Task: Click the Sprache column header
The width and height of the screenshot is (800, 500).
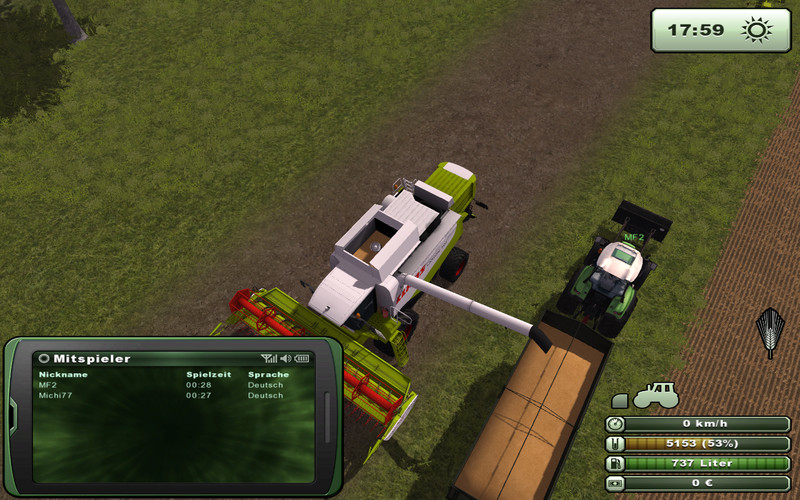Action: click(268, 374)
